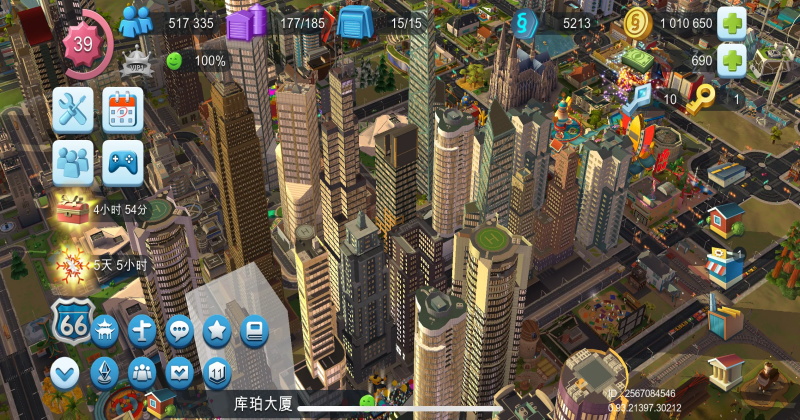Select the signpost menu icon
Viewport: 800px width, 420px height.
click(143, 331)
